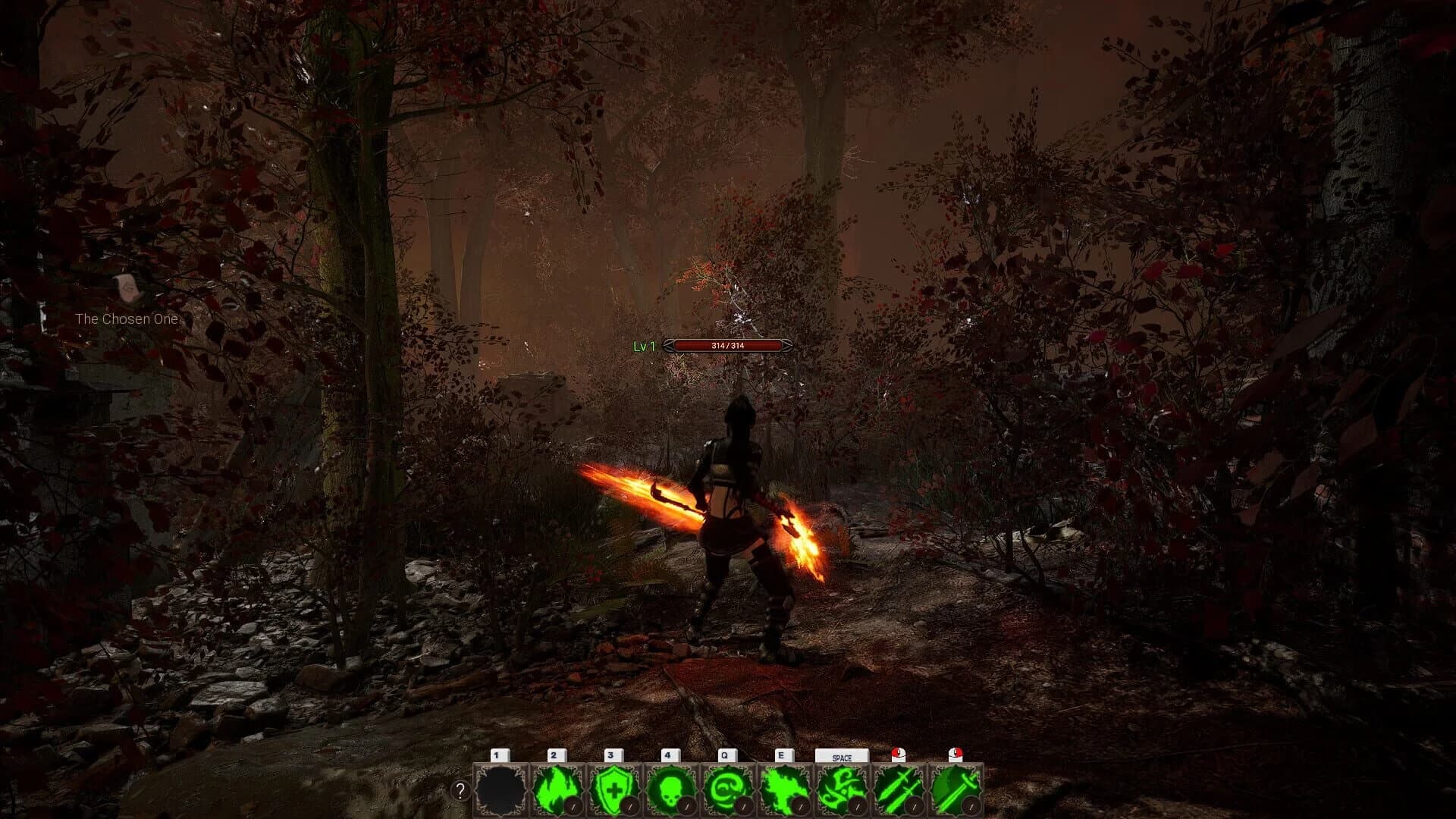Click the left mouse button binding icon
The width and height of the screenshot is (1456, 819).
(898, 755)
